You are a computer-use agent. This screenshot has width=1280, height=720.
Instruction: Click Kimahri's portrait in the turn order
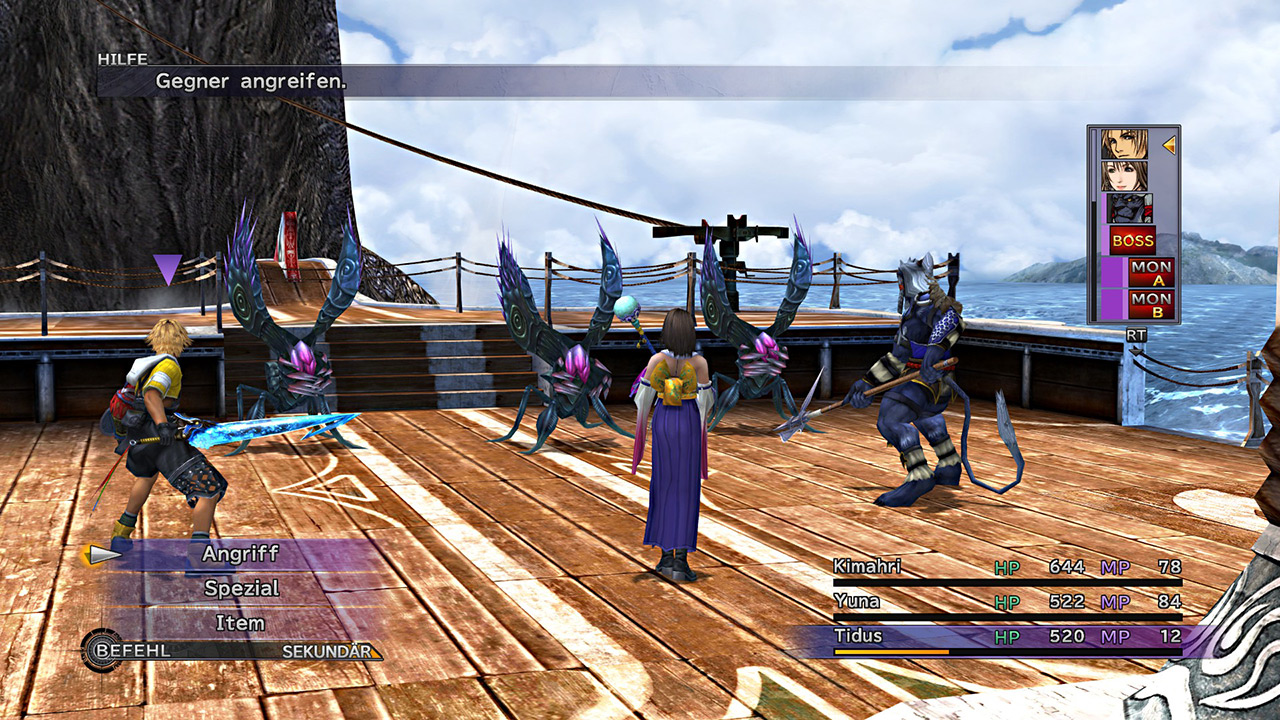point(1130,208)
